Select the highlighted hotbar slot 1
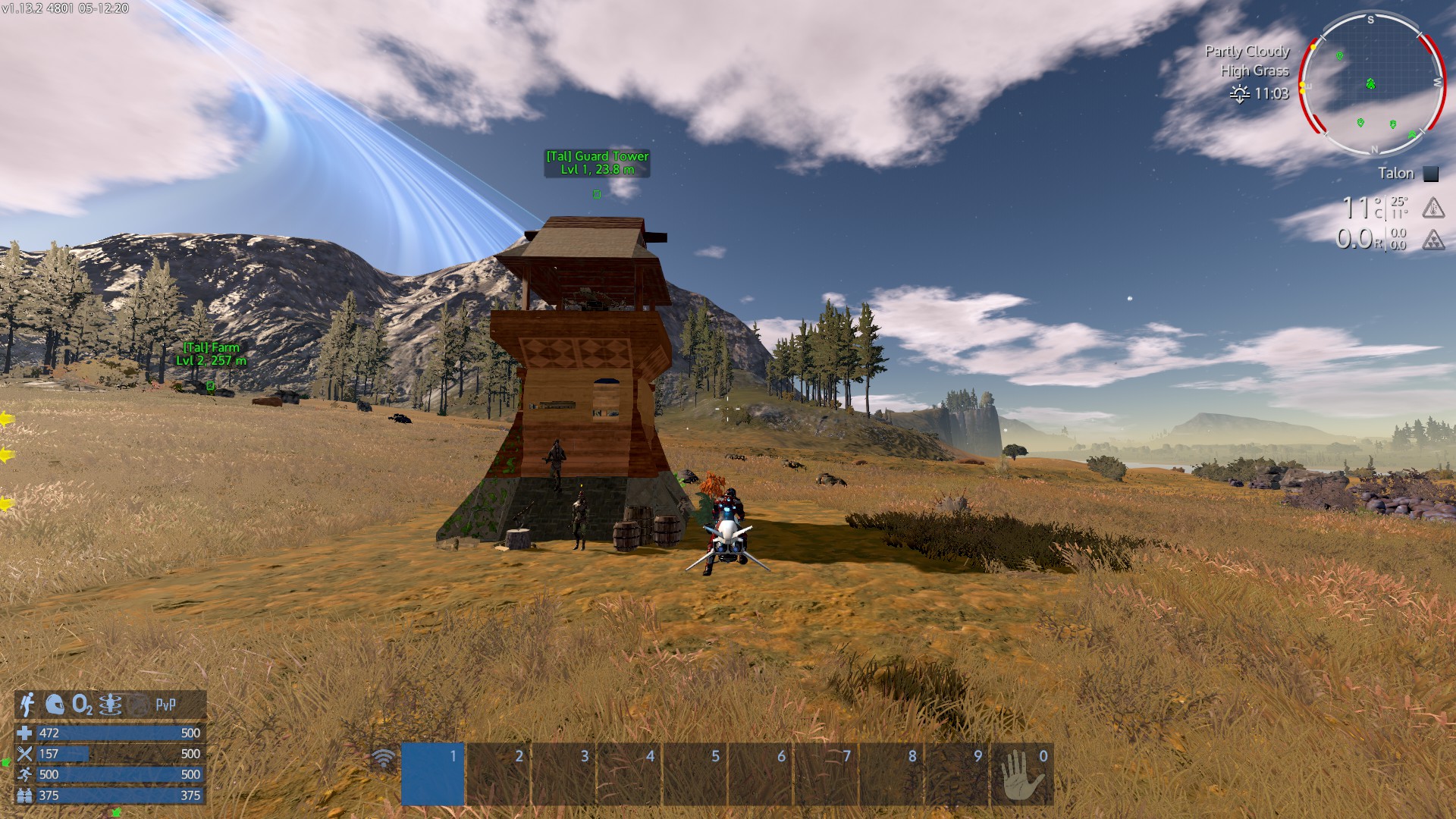1456x819 pixels. (432, 773)
